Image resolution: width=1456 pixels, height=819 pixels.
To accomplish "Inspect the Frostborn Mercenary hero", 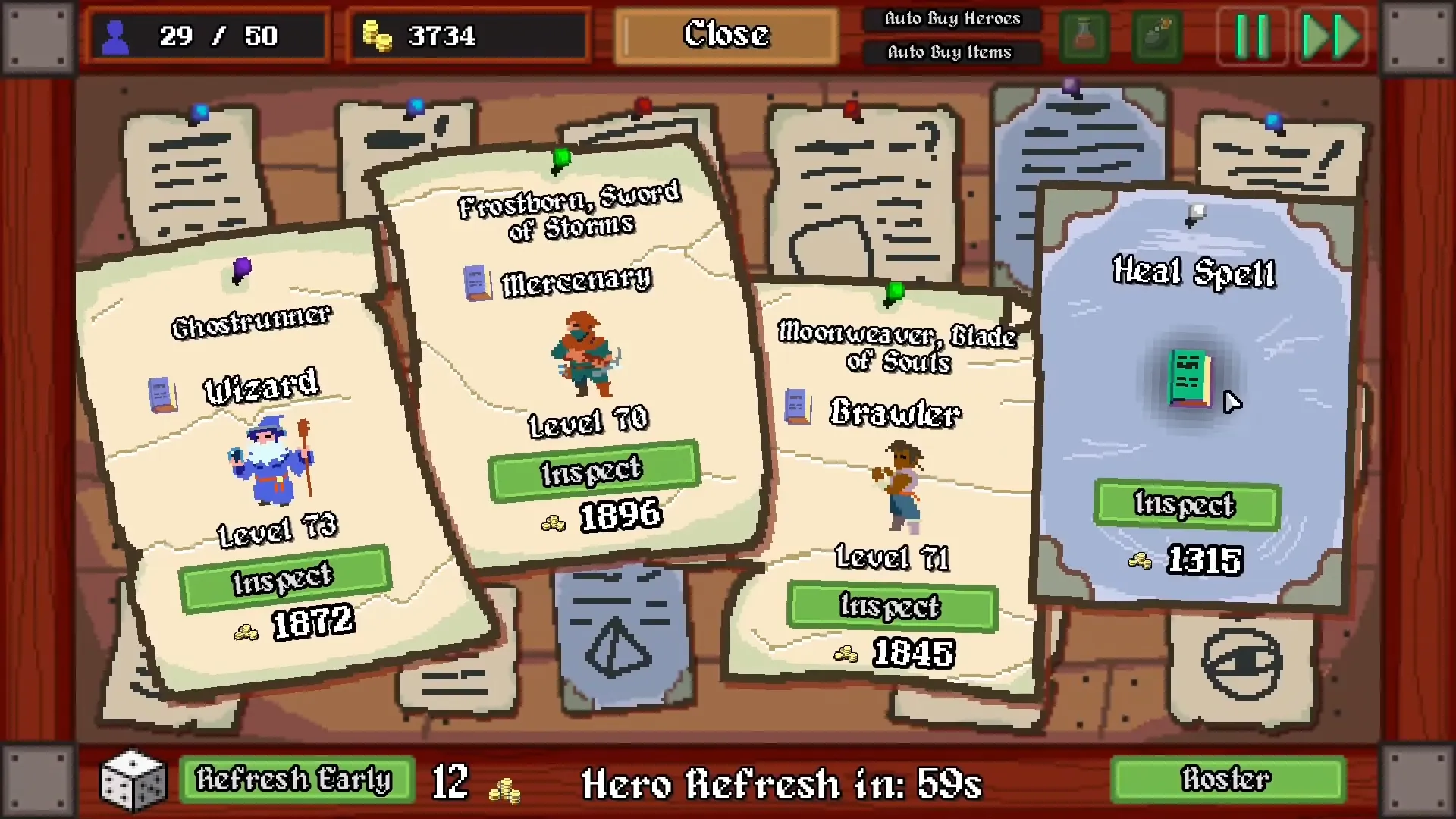I will (592, 470).
